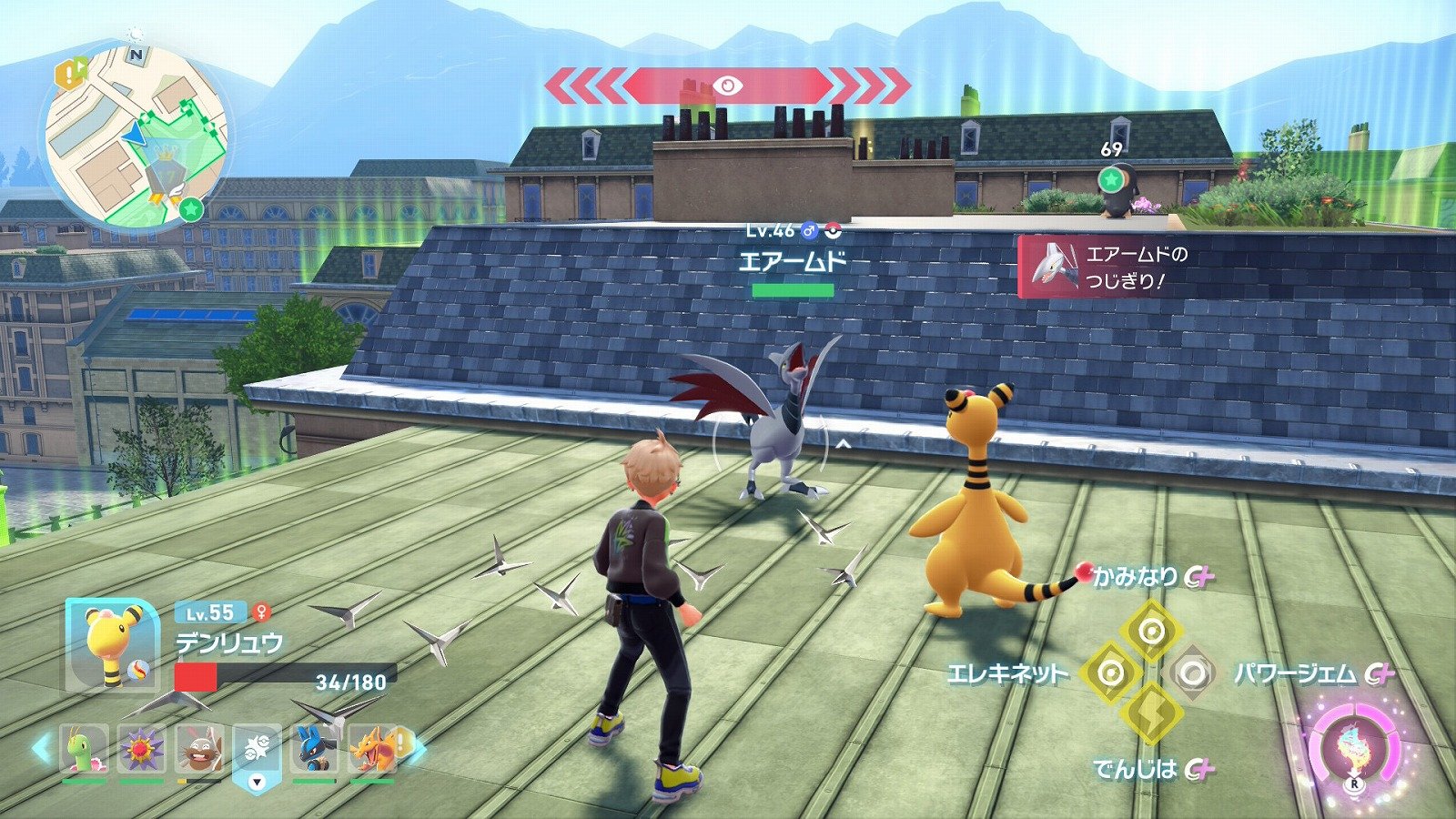Screen dimensions: 1456x819
Task: Click the left arrow of the party bar
Action: pos(41,749)
